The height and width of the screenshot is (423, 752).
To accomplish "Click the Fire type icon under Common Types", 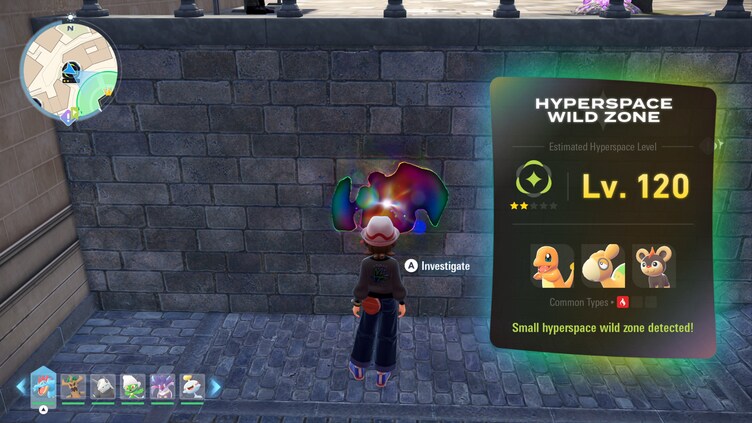I will tap(623, 302).
